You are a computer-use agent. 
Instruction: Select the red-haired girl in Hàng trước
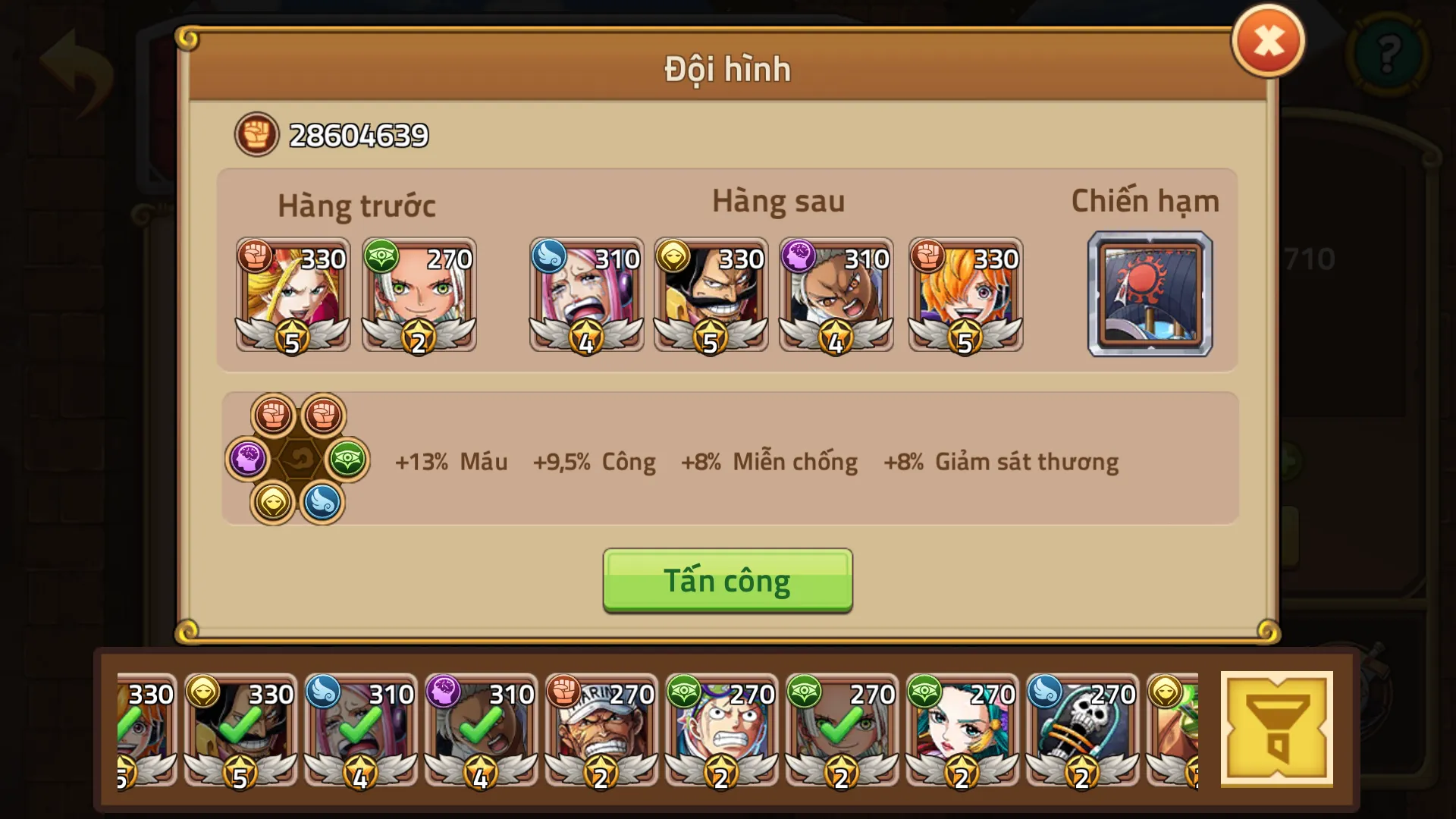292,296
